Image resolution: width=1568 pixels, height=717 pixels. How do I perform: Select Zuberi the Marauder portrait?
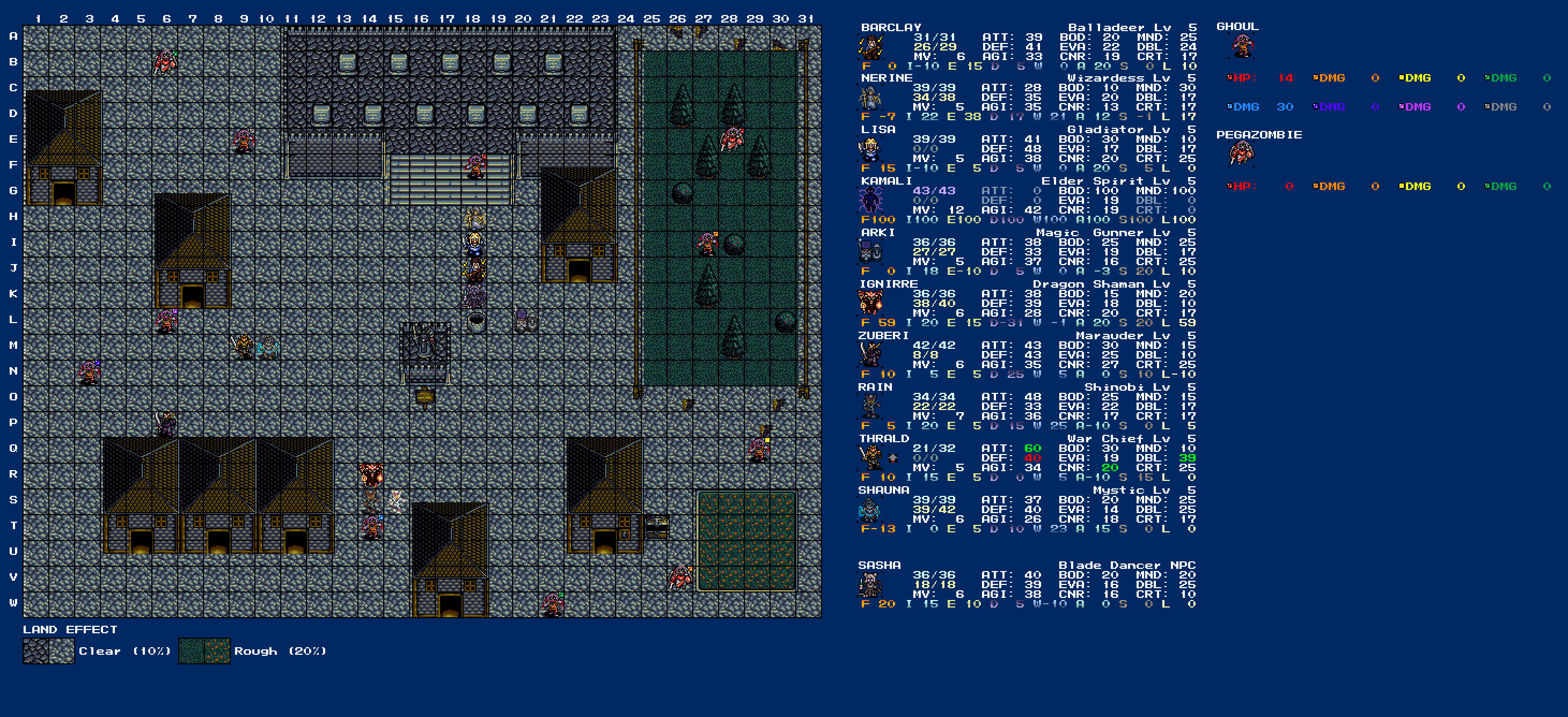pyautogui.click(x=870, y=355)
